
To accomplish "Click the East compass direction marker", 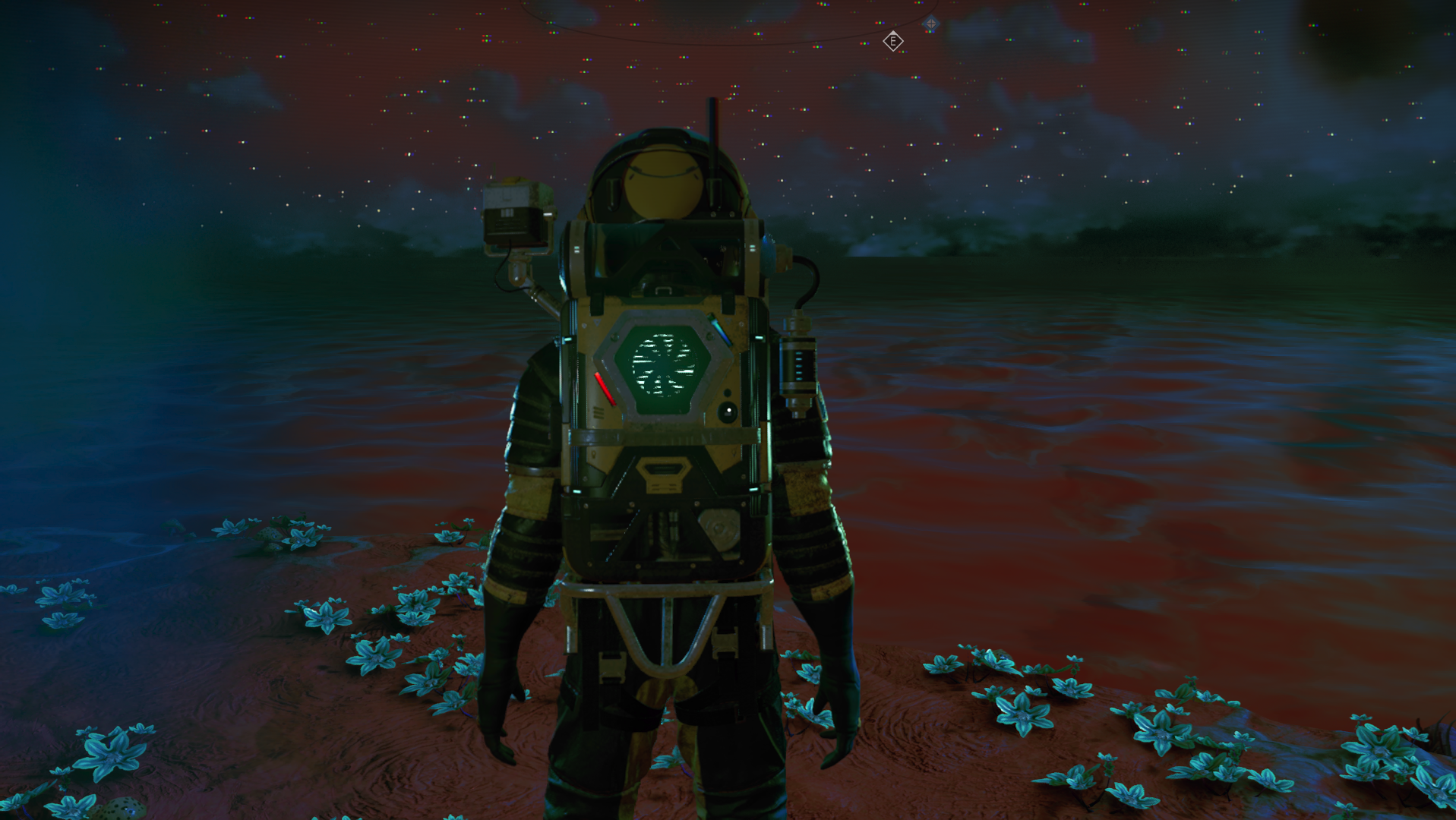I will click(893, 42).
